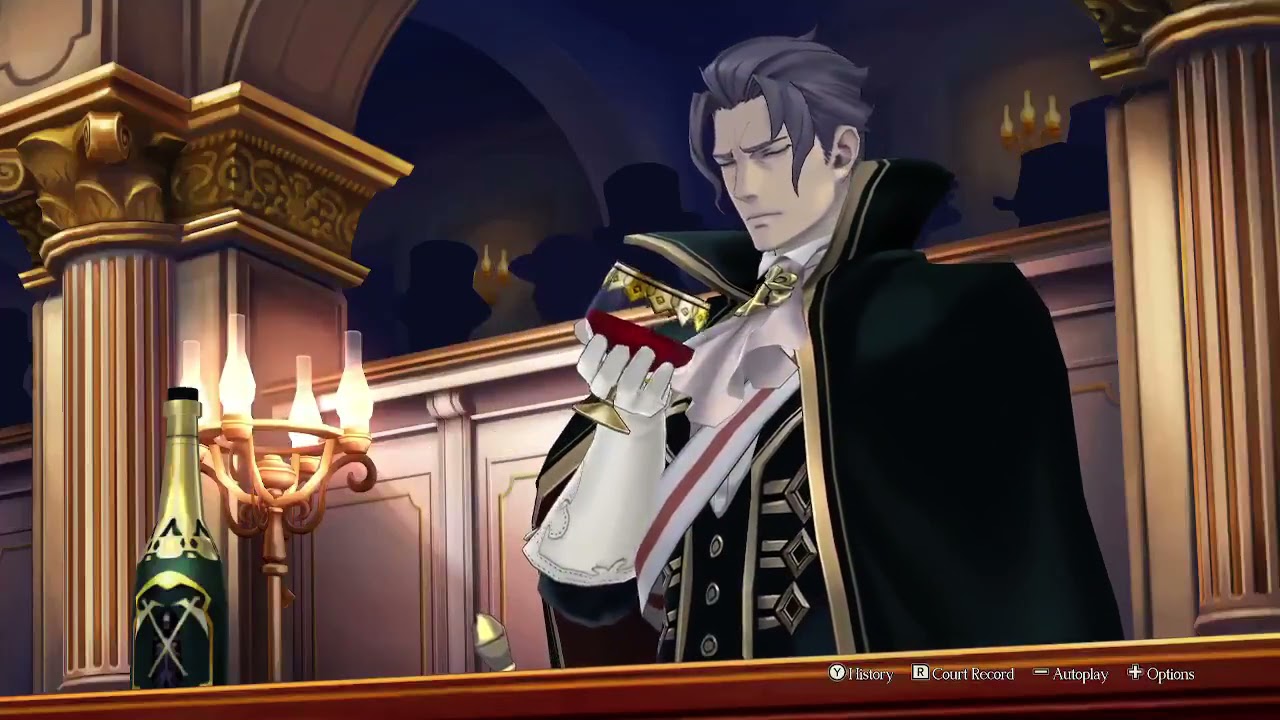Image resolution: width=1280 pixels, height=720 pixels.
Task: Turn on Autoplay
Action: coord(1071,674)
